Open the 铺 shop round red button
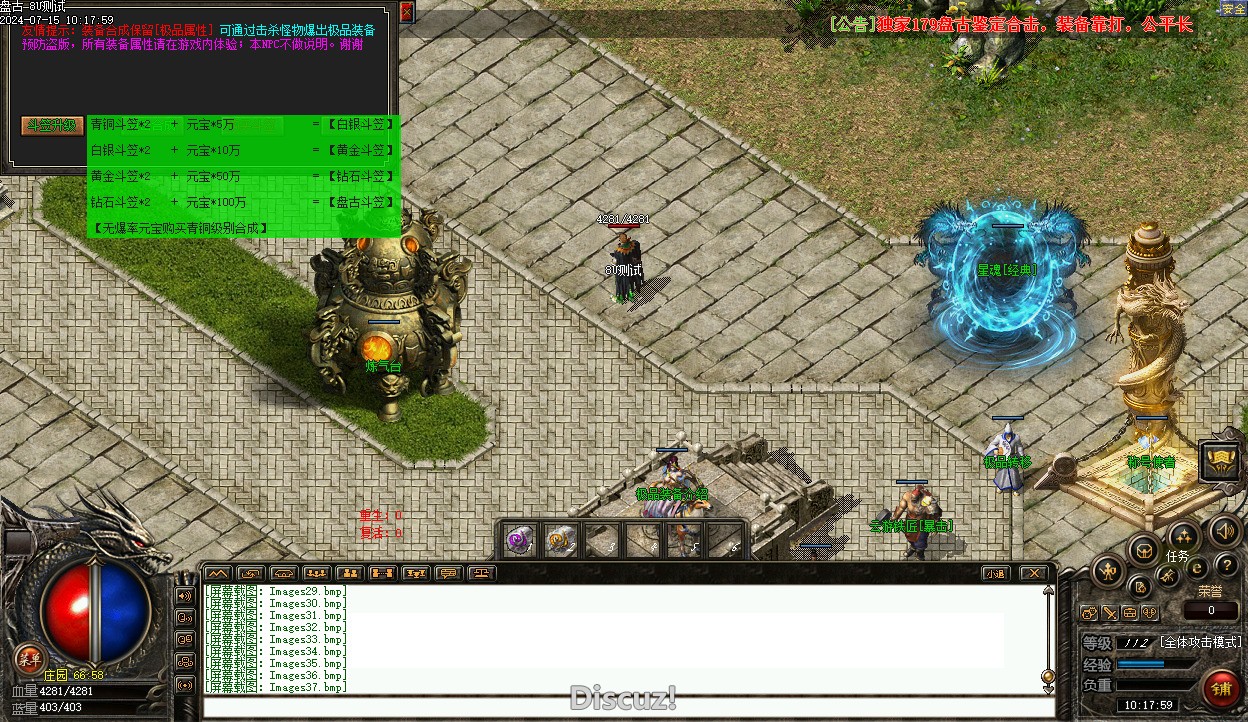This screenshot has width=1248, height=722. tap(1221, 688)
